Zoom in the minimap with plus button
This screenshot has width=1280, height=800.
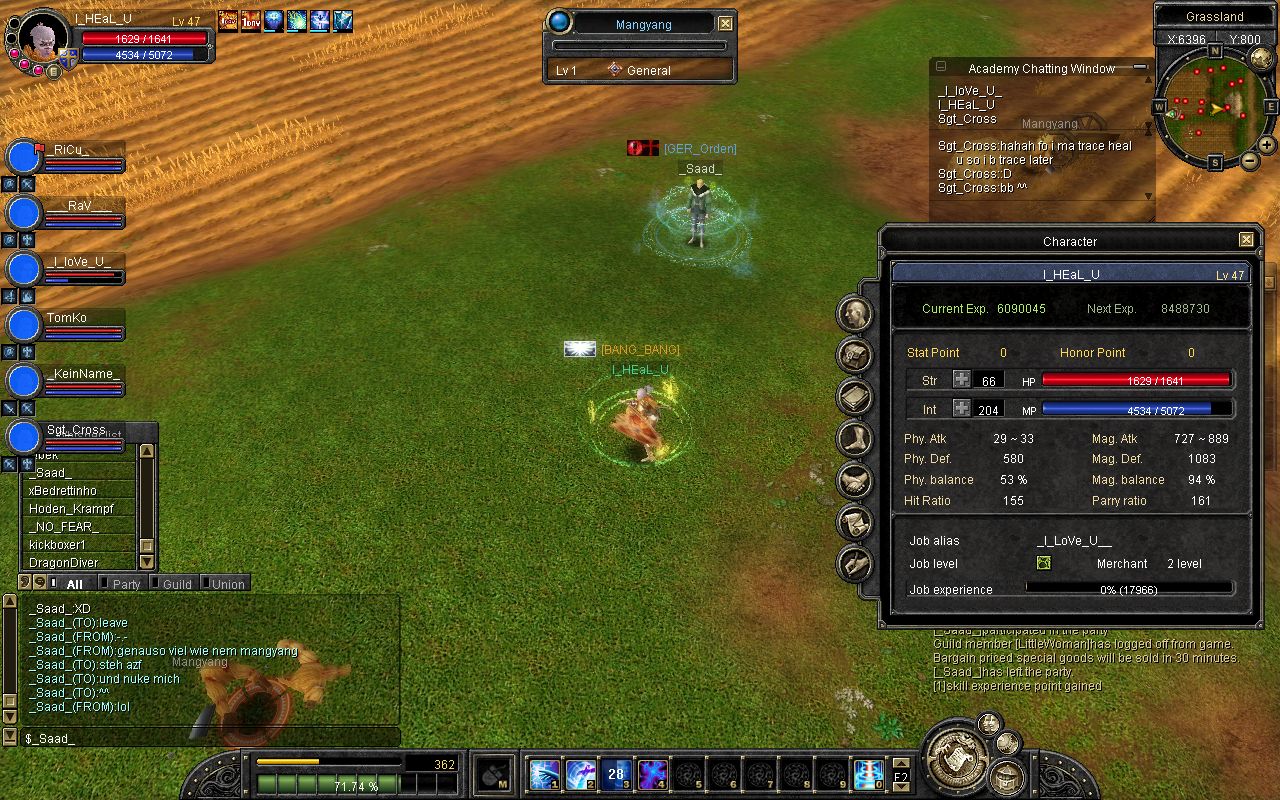click(1266, 145)
